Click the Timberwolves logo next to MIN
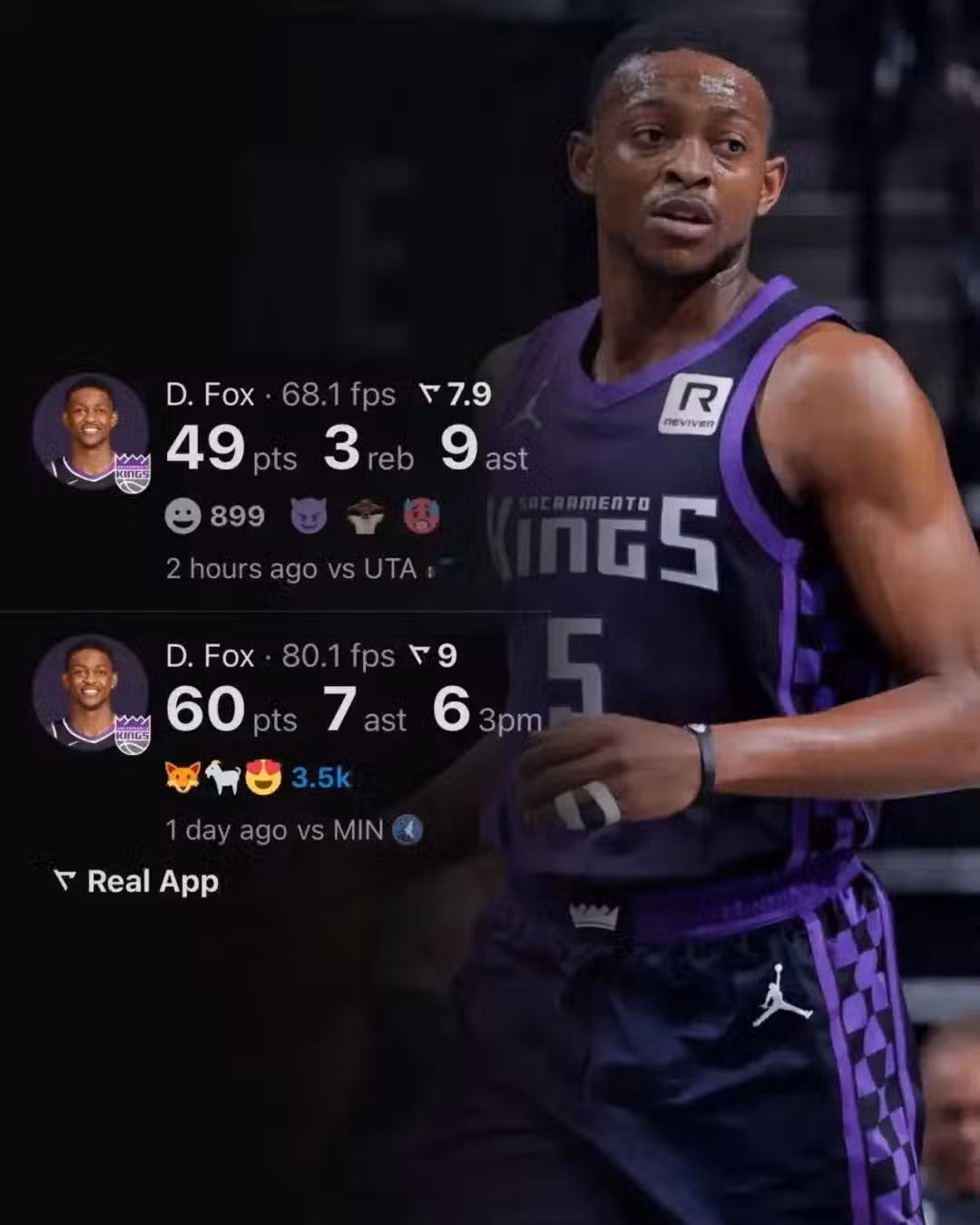Screen dimensions: 980x1225 click(407, 829)
